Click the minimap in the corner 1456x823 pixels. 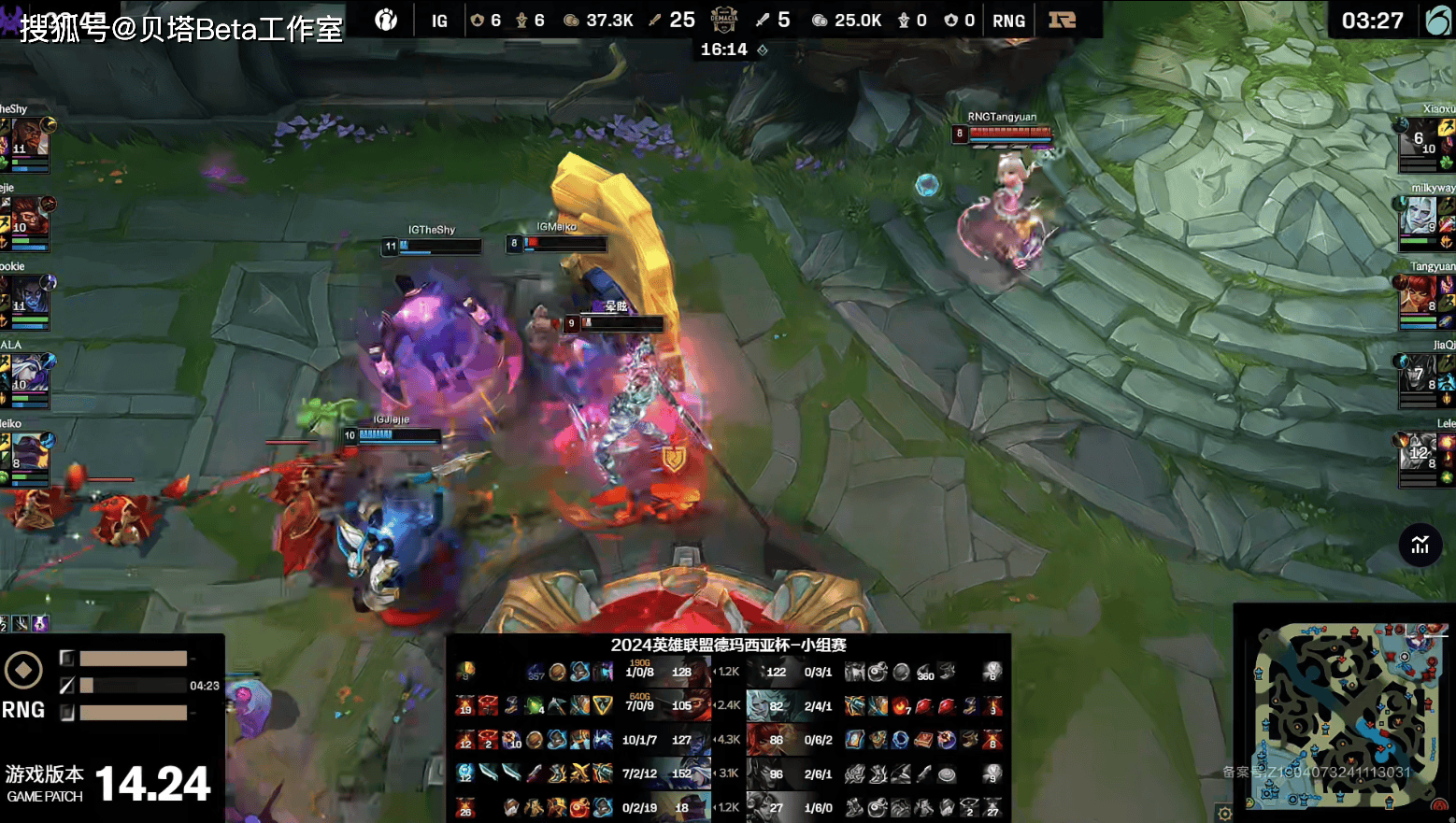pos(1344,716)
